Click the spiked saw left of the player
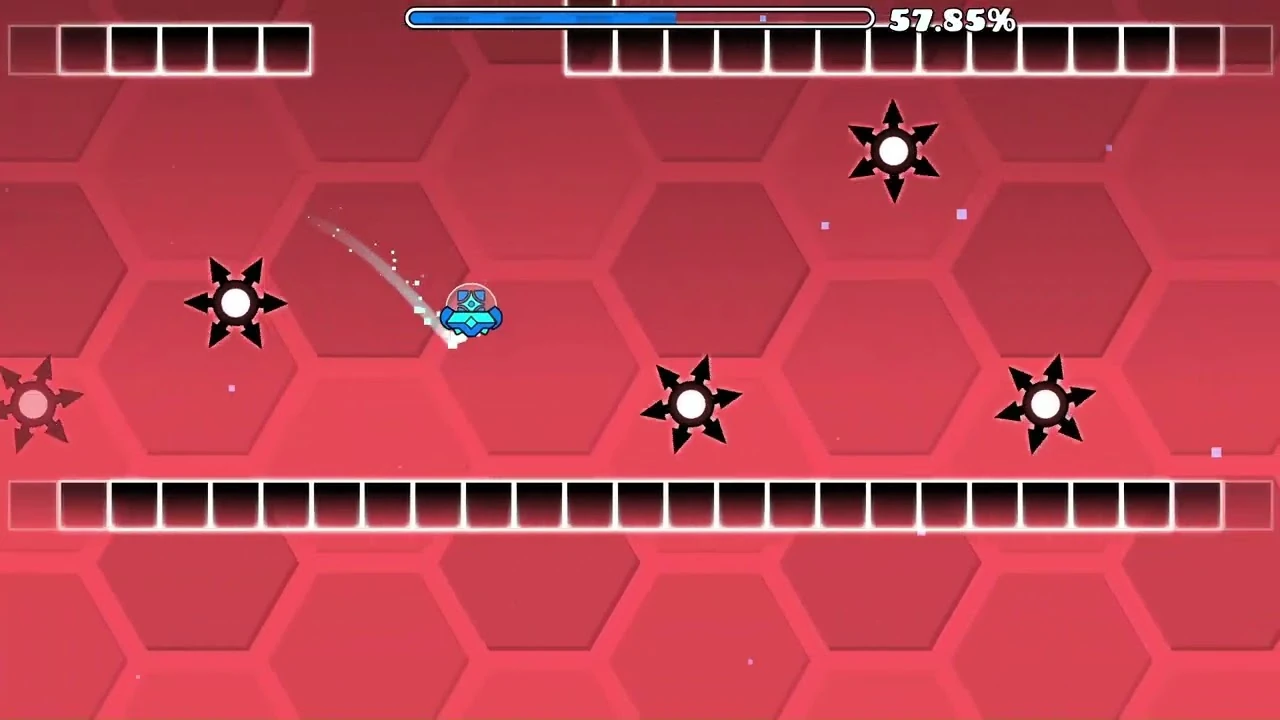The width and height of the screenshot is (1280, 720). coord(236,303)
